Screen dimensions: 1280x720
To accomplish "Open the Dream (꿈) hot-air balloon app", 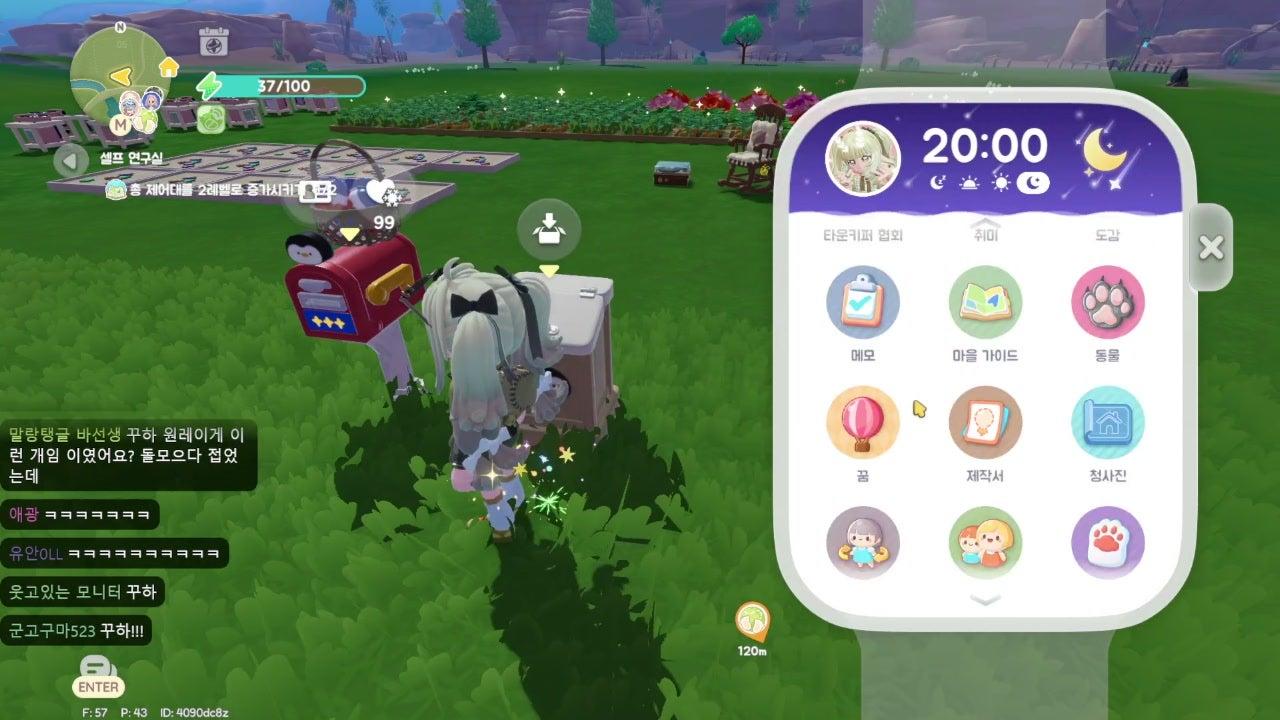I will coord(862,422).
